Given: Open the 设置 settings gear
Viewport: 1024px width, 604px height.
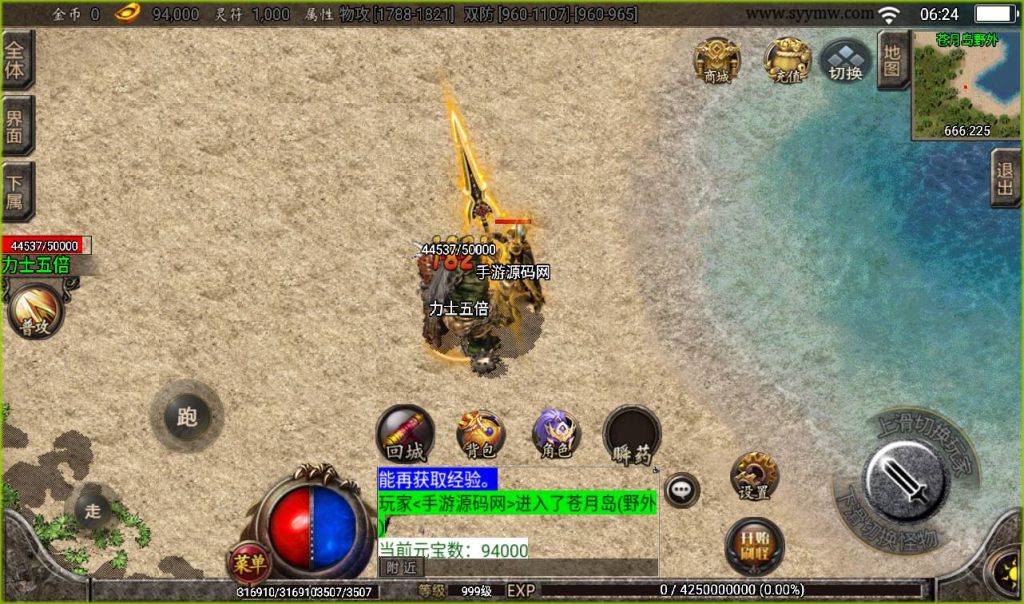Looking at the screenshot, I should 754,477.
